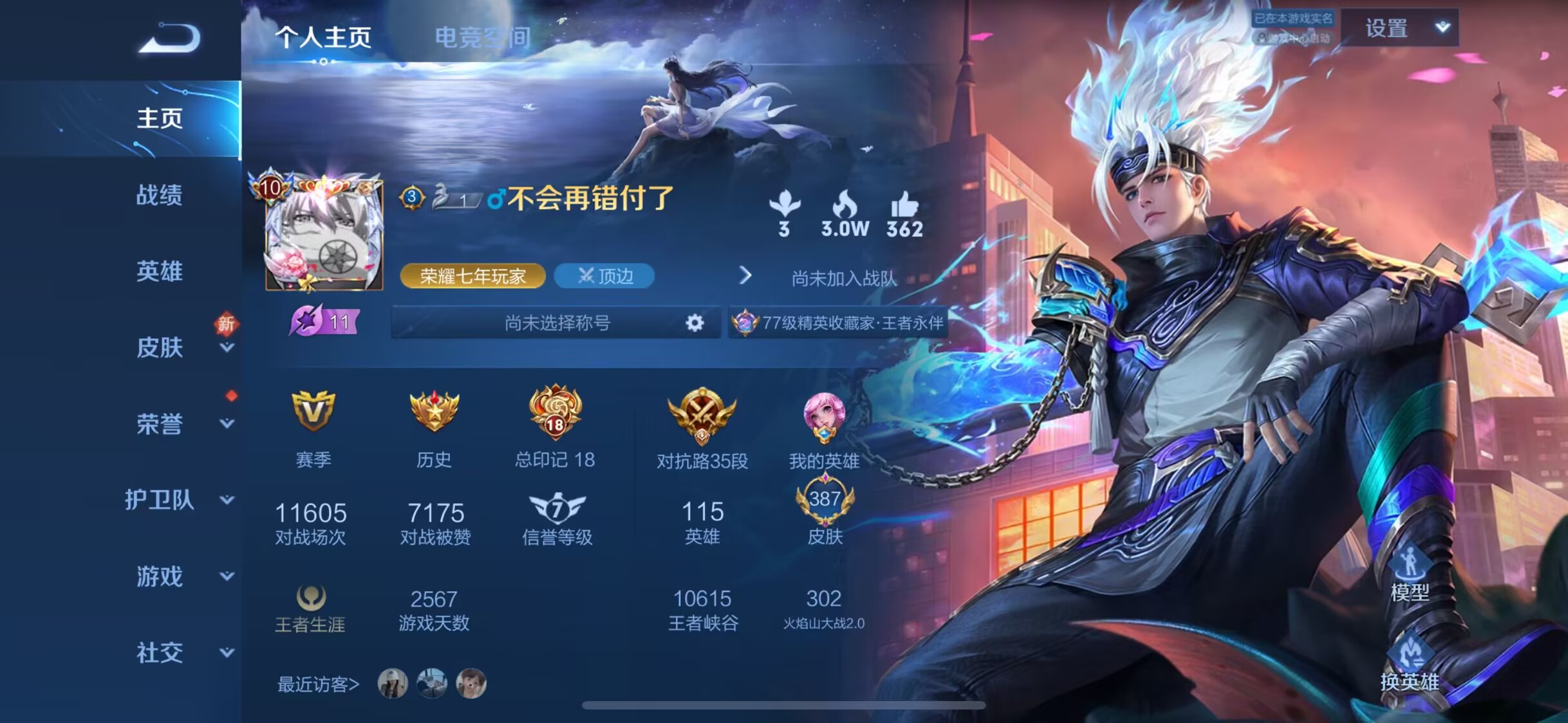This screenshot has width=1568, height=723.
Task: Open the 历史 rank history badge
Action: click(434, 411)
